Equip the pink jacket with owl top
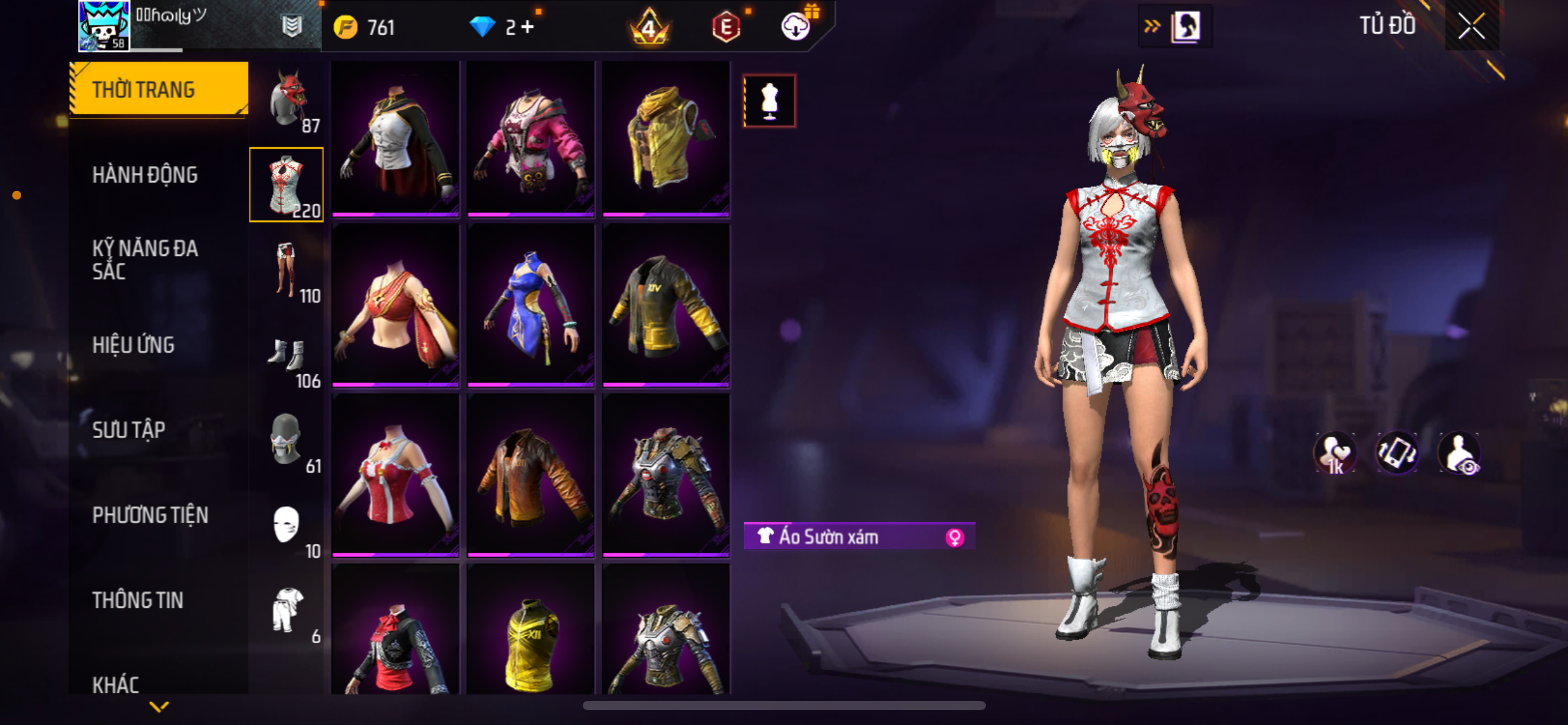The height and width of the screenshot is (725, 1568). tap(531, 138)
